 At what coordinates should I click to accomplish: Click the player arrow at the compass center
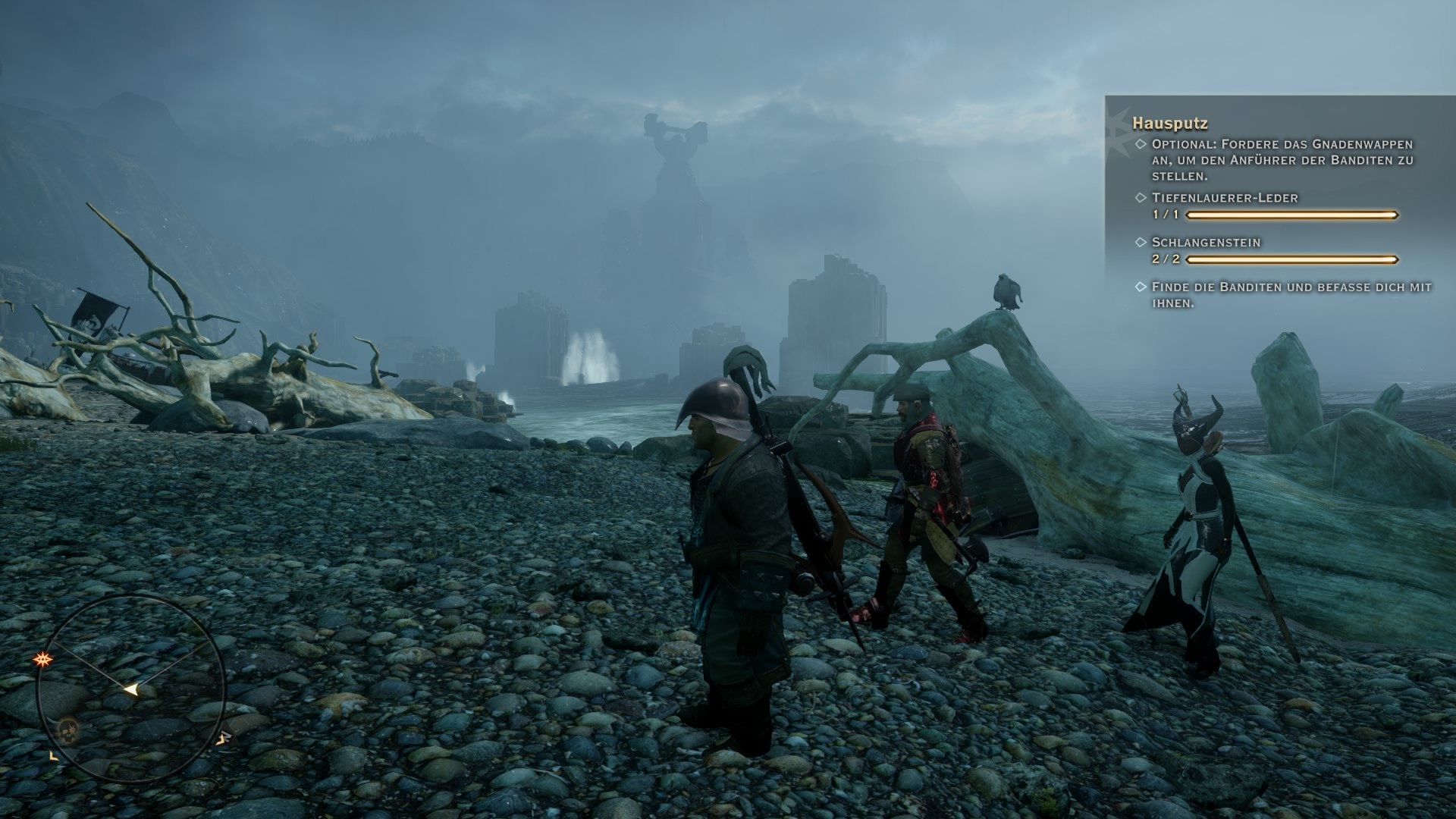coord(131,688)
